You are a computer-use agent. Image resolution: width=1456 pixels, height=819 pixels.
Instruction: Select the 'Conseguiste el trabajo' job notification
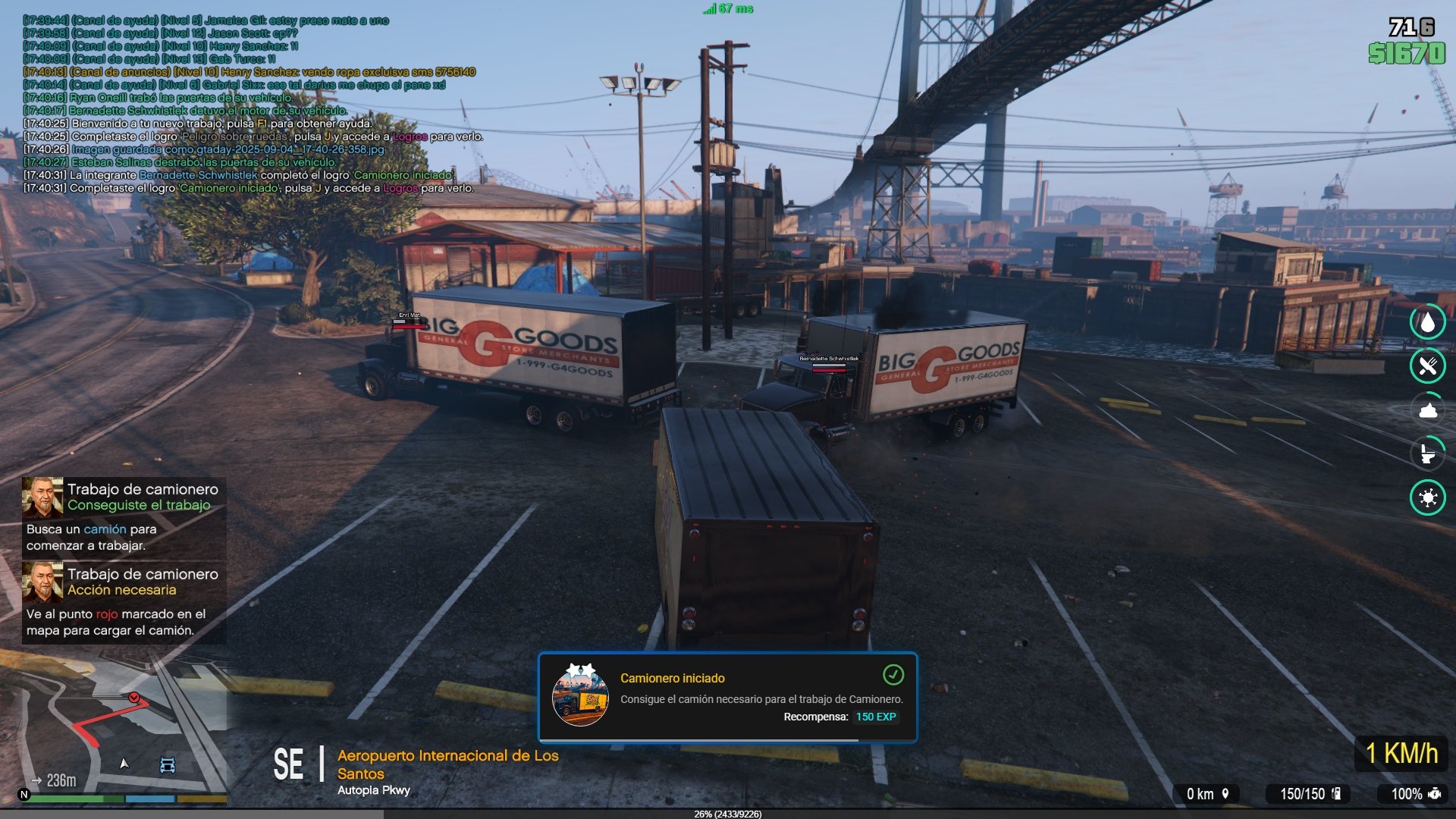coord(124,516)
